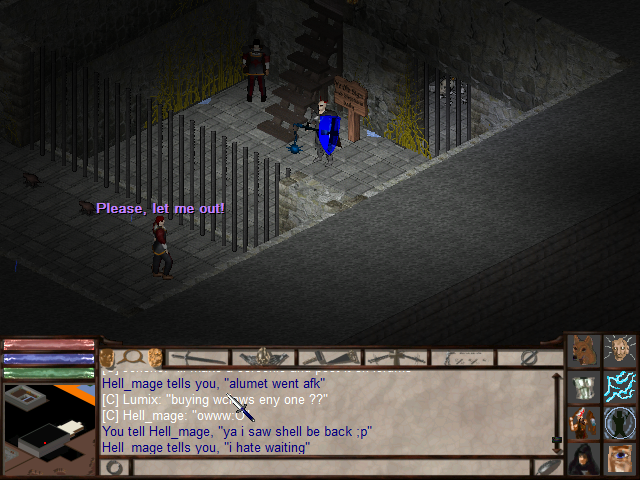640x480 pixels.
Task: Click the magnifying glass look icon
Action: pyautogui.click(x=130, y=357)
